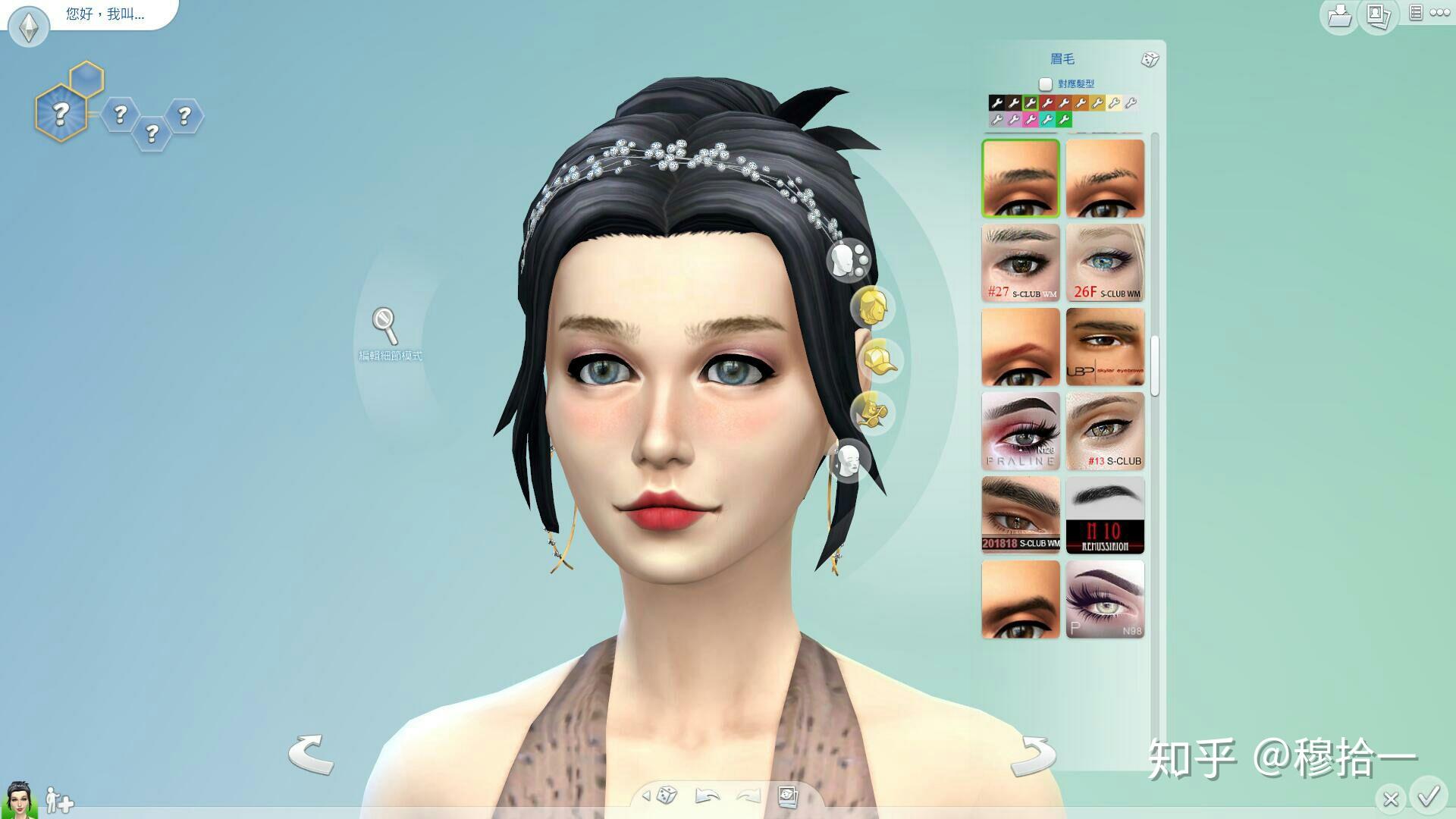1456x819 pixels.
Task: Choose the hot pink eyebrow color swatch
Action: pyautogui.click(x=1030, y=120)
